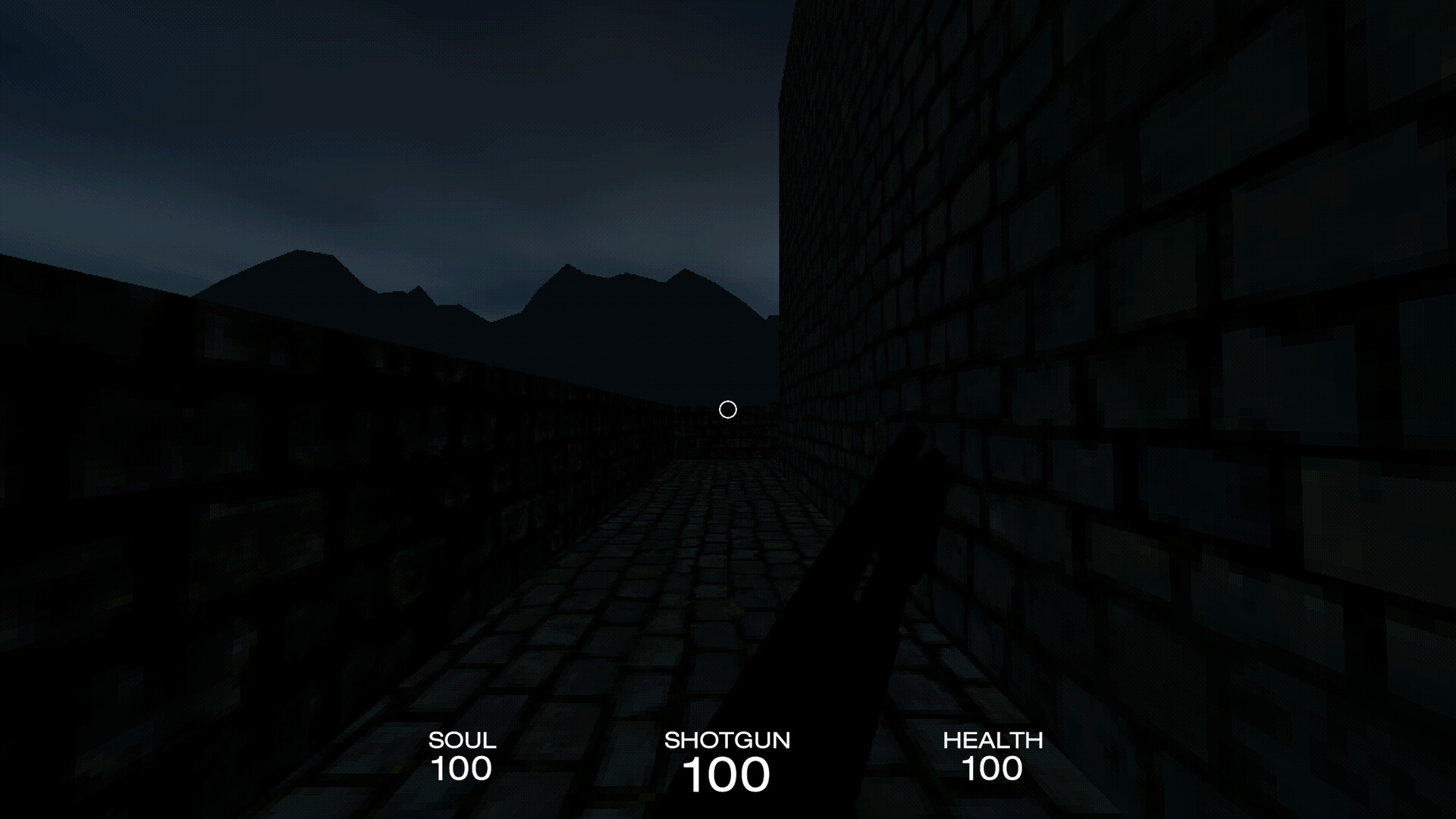Viewport: 1456px width, 819px height.
Task: Select the SOUL tab in the HUD
Action: point(461,740)
